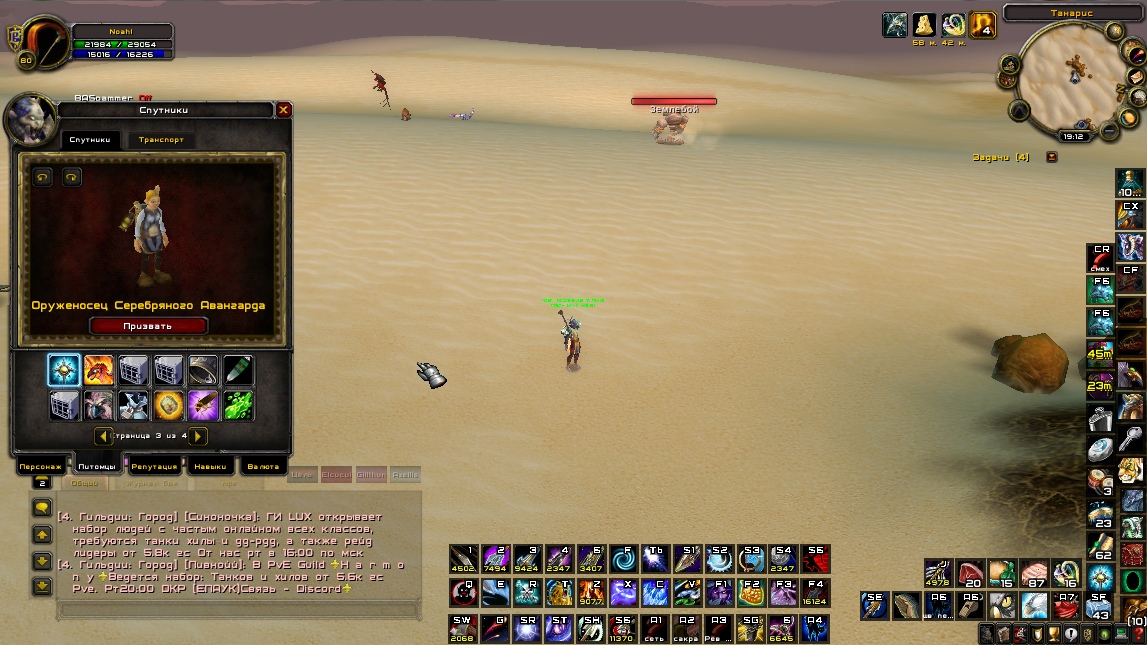Expand the Задачи quest tracker toggle
Image resolution: width=1147 pixels, height=645 pixels.
[x=1051, y=157]
